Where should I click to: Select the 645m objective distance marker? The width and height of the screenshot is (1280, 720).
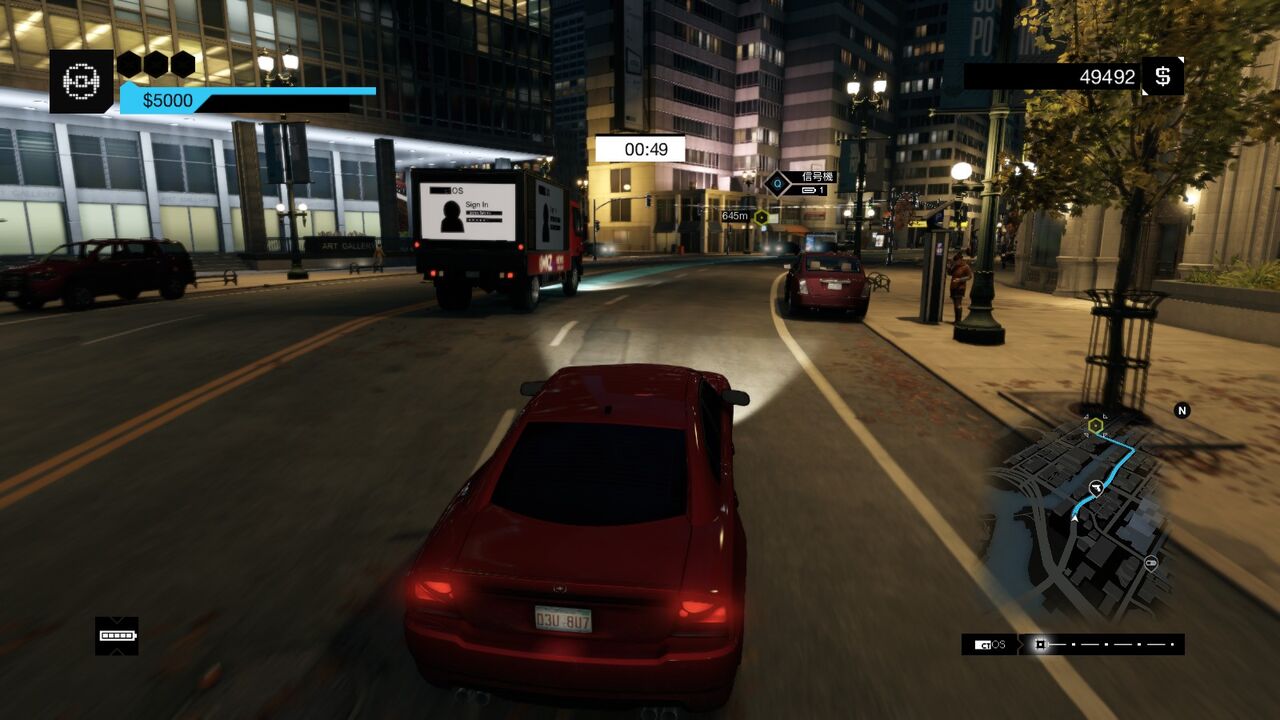coord(736,216)
